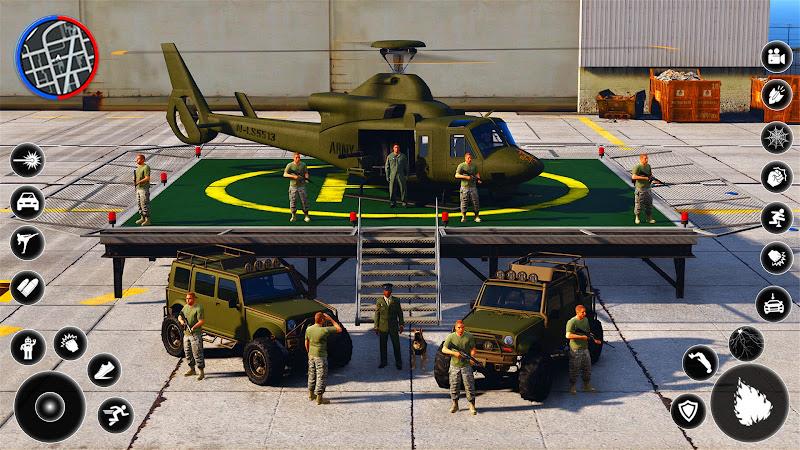Activate the winged shoe speed boost
Viewport: 800px width, 450px height.
pos(104,370)
